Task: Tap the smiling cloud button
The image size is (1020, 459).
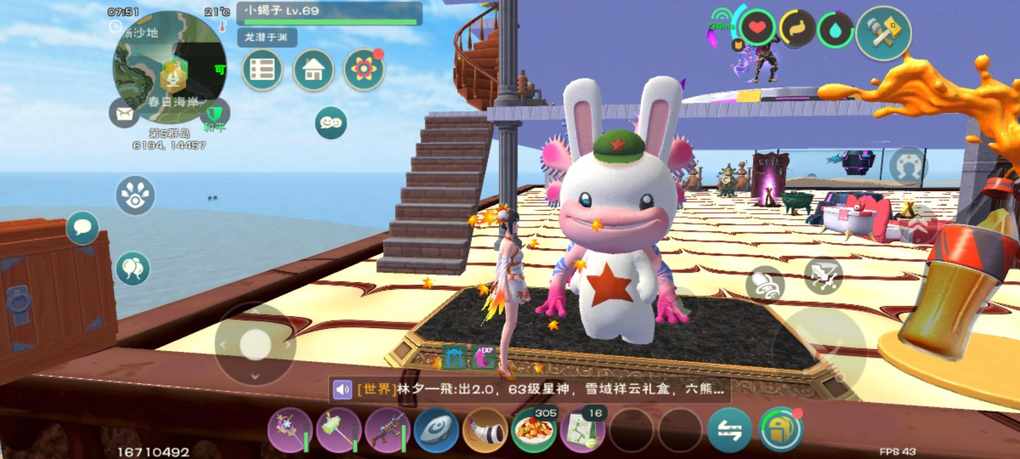Action: [x=331, y=122]
